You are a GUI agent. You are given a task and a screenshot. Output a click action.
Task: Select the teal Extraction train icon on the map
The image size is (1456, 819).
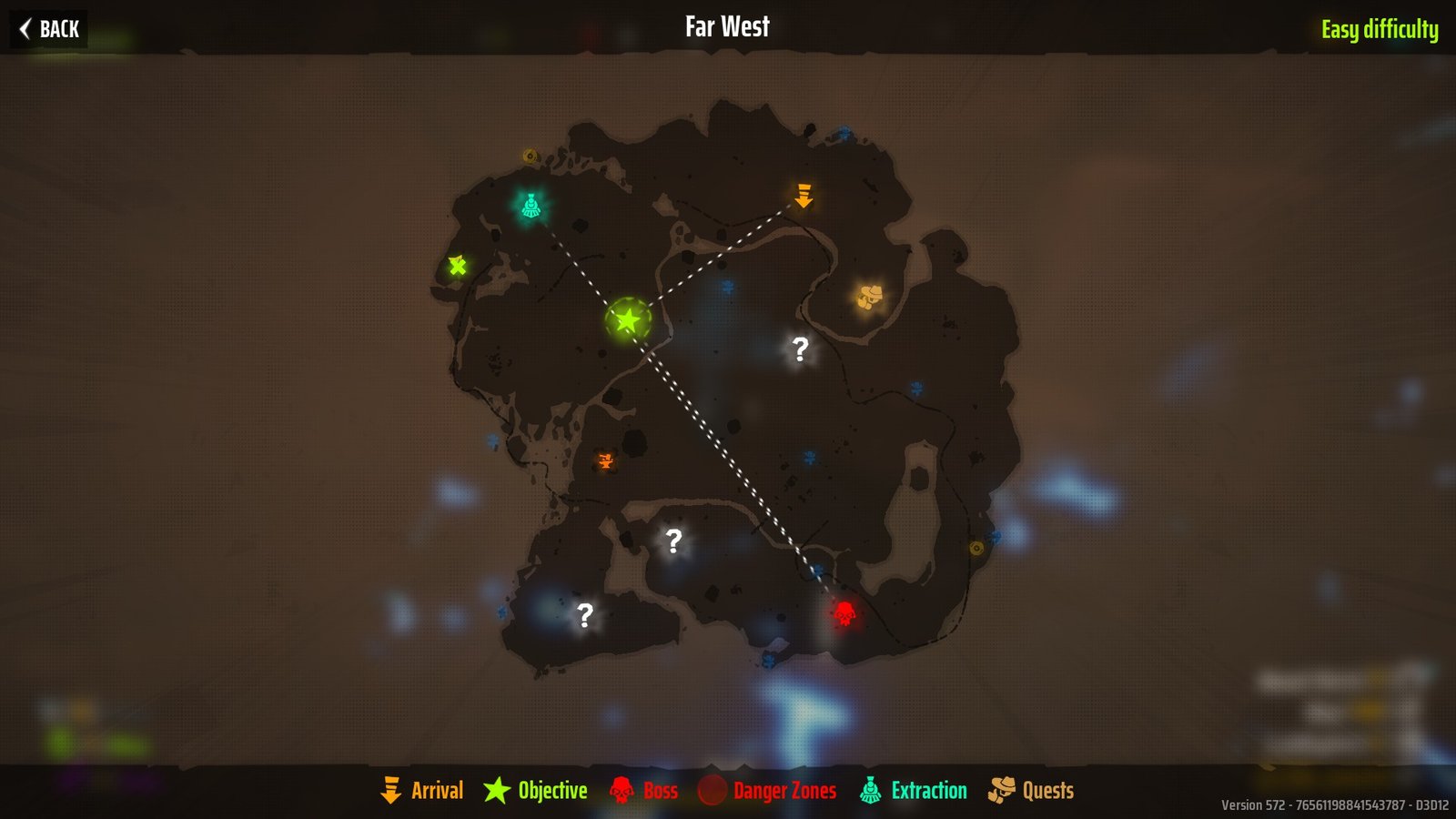pyautogui.click(x=532, y=204)
